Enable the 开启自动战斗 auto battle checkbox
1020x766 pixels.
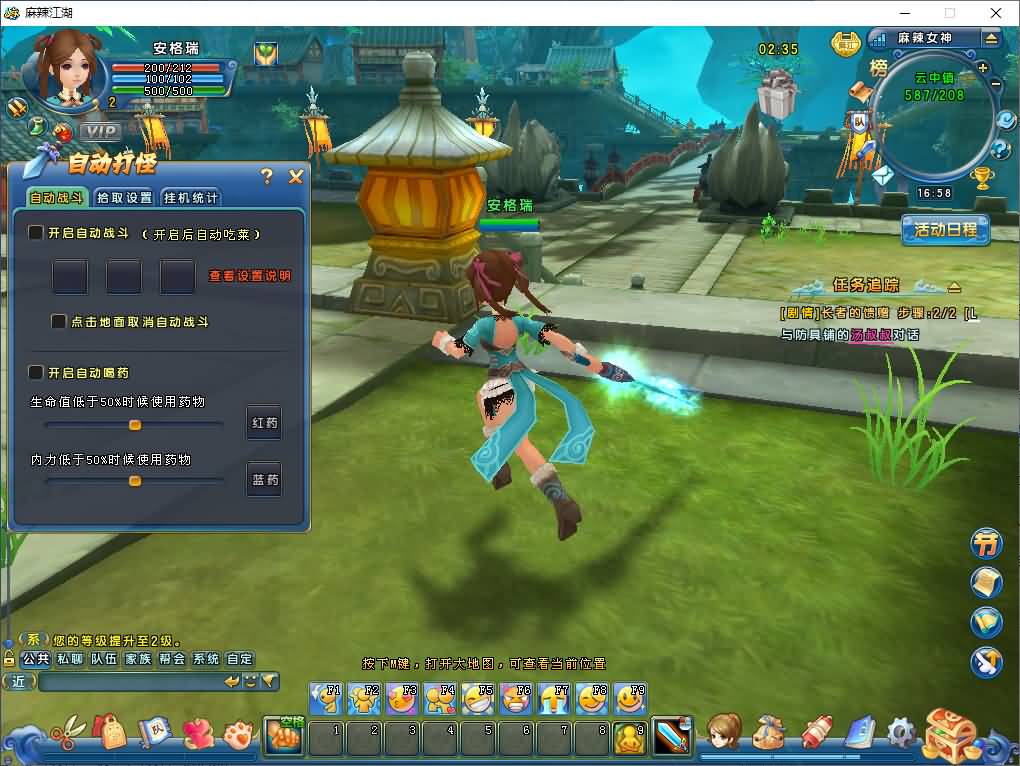[36, 233]
